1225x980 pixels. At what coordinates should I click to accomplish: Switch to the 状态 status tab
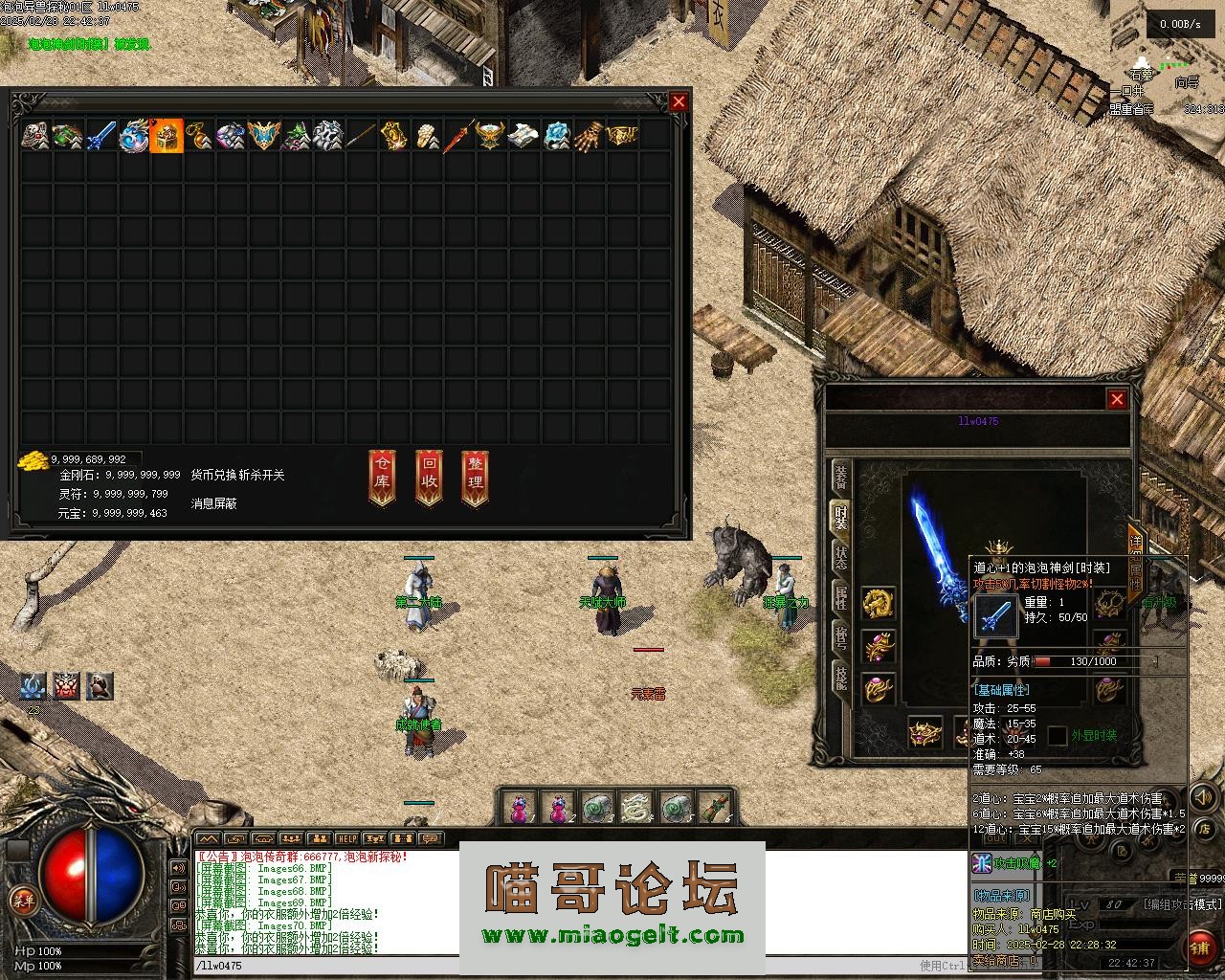(x=840, y=557)
